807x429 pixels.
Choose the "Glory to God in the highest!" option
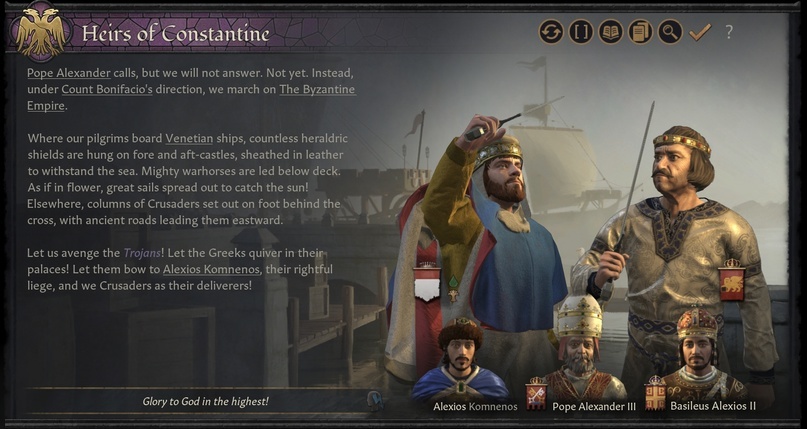click(x=204, y=401)
